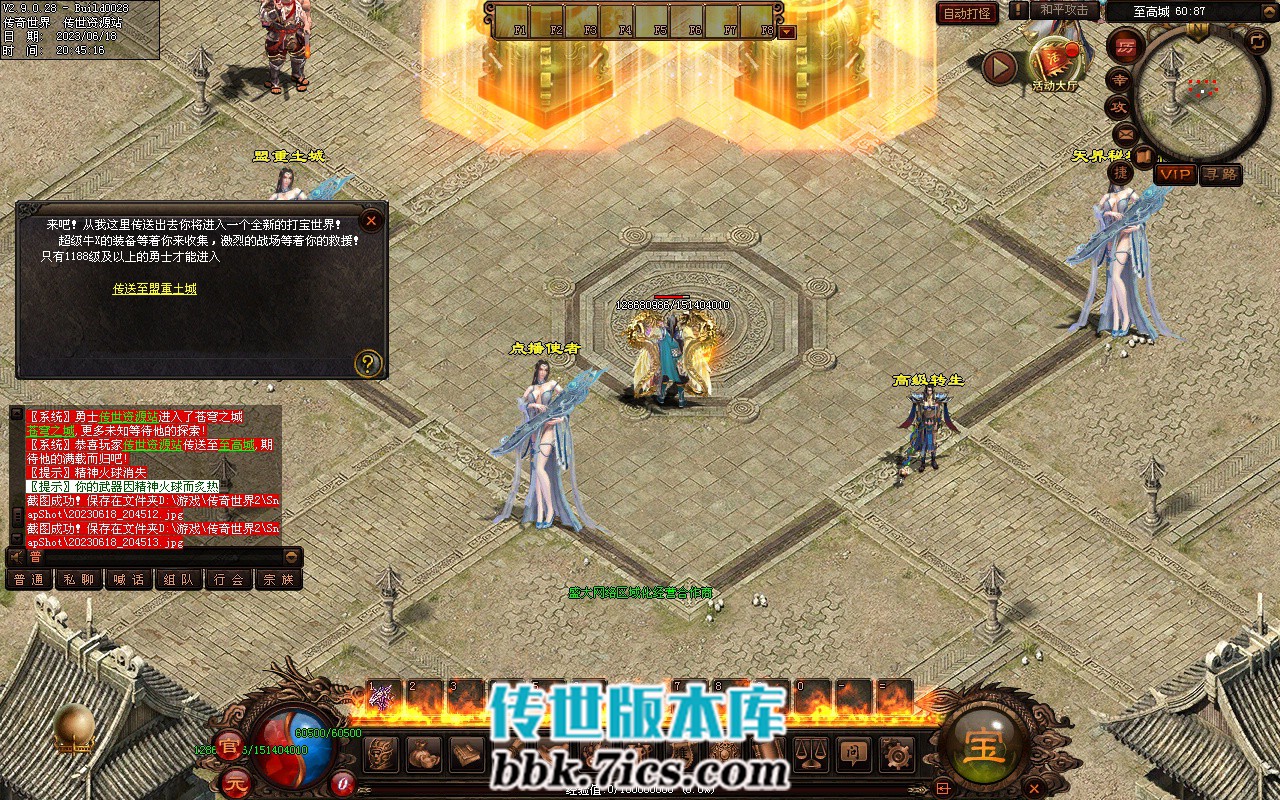Image resolution: width=1280 pixels, height=800 pixels.
Task: Open the 宝 treasure orb button
Action: click(x=985, y=744)
